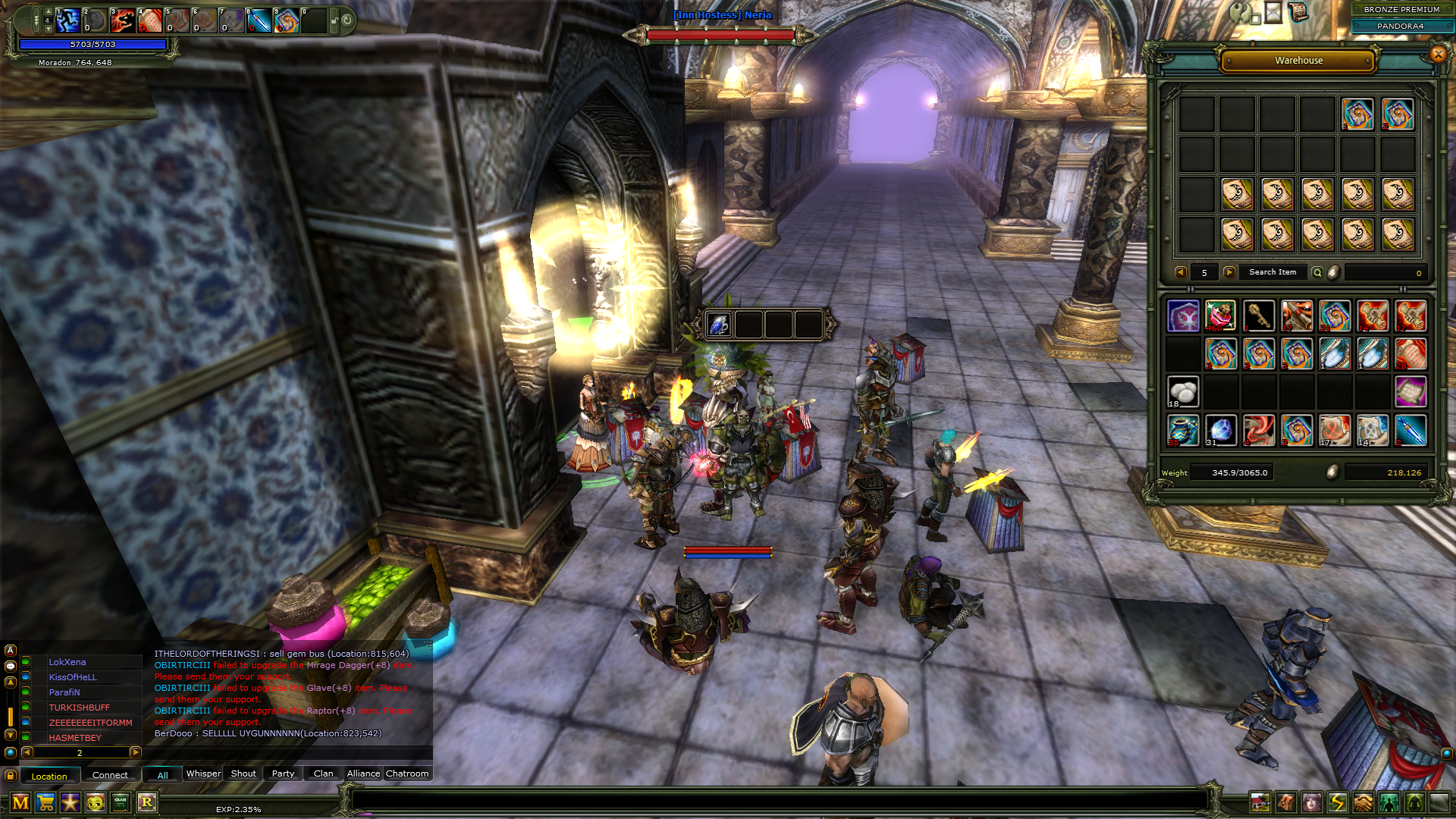Switch to the Clan chat tab
This screenshot has width=1456, height=819.
(x=322, y=773)
